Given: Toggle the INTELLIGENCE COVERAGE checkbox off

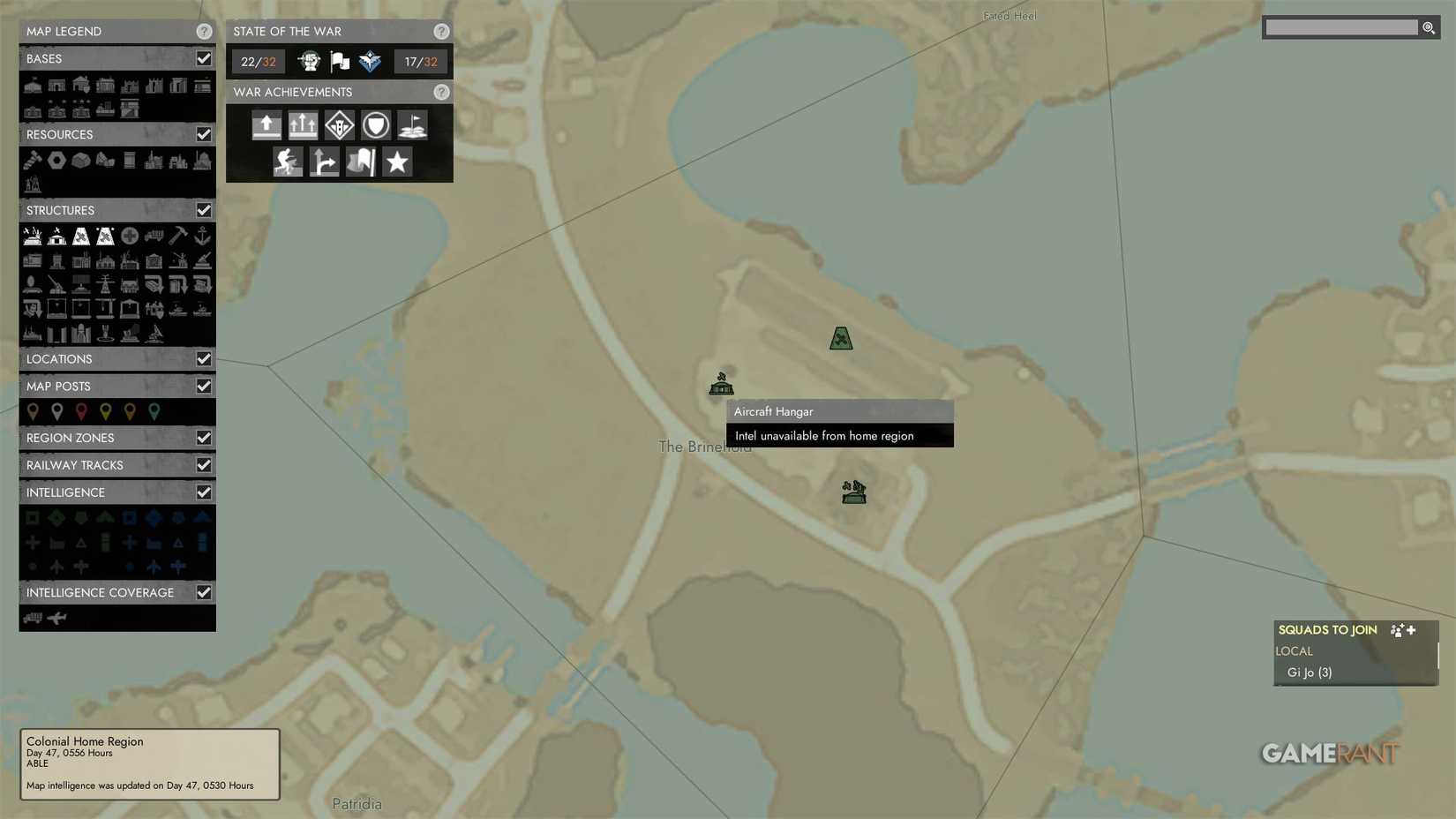Looking at the screenshot, I should click(204, 592).
